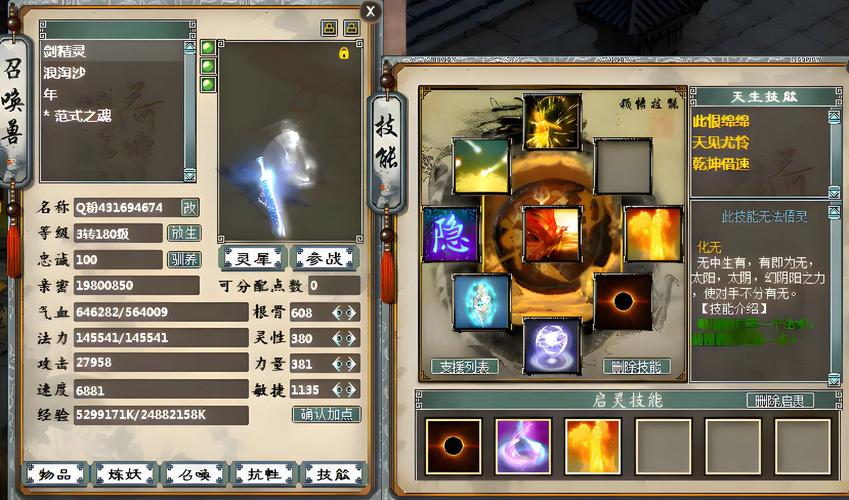Open the 技能 bottom tab
The image size is (849, 500).
[334, 475]
